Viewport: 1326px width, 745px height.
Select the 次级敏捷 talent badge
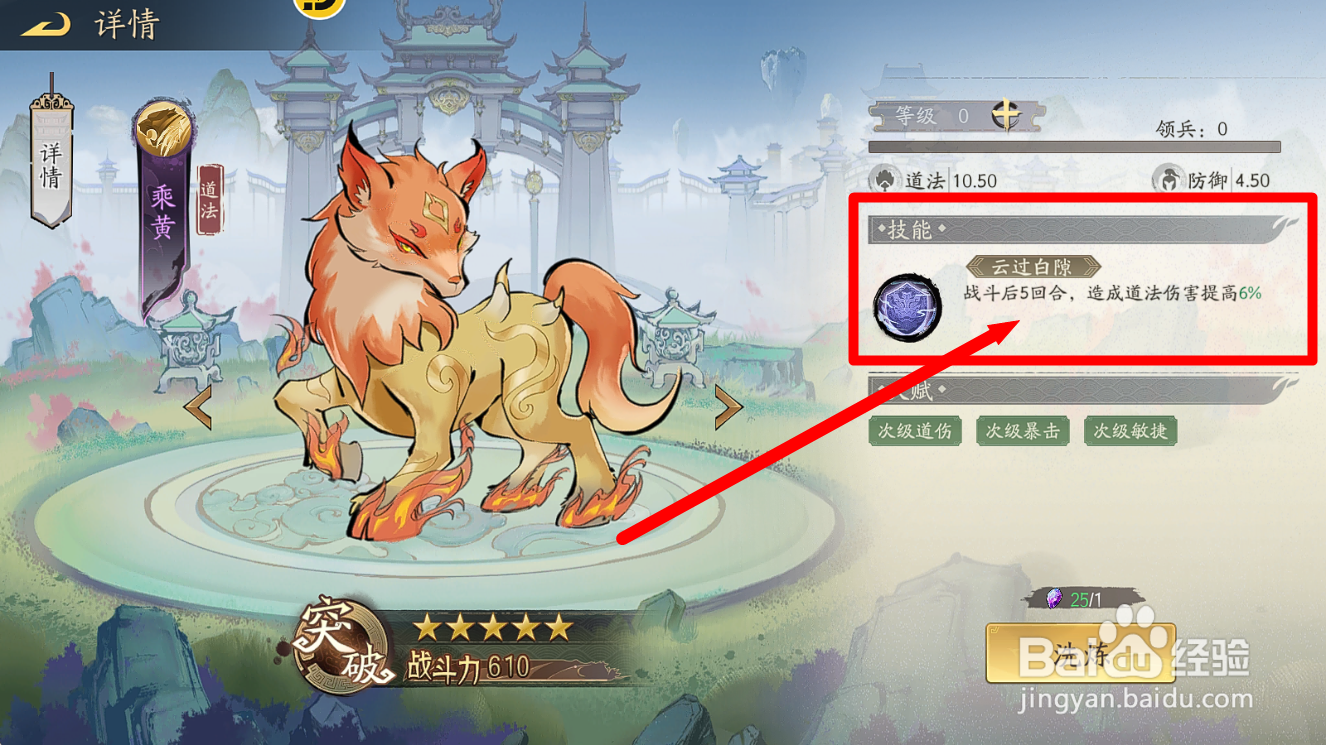coord(1130,431)
